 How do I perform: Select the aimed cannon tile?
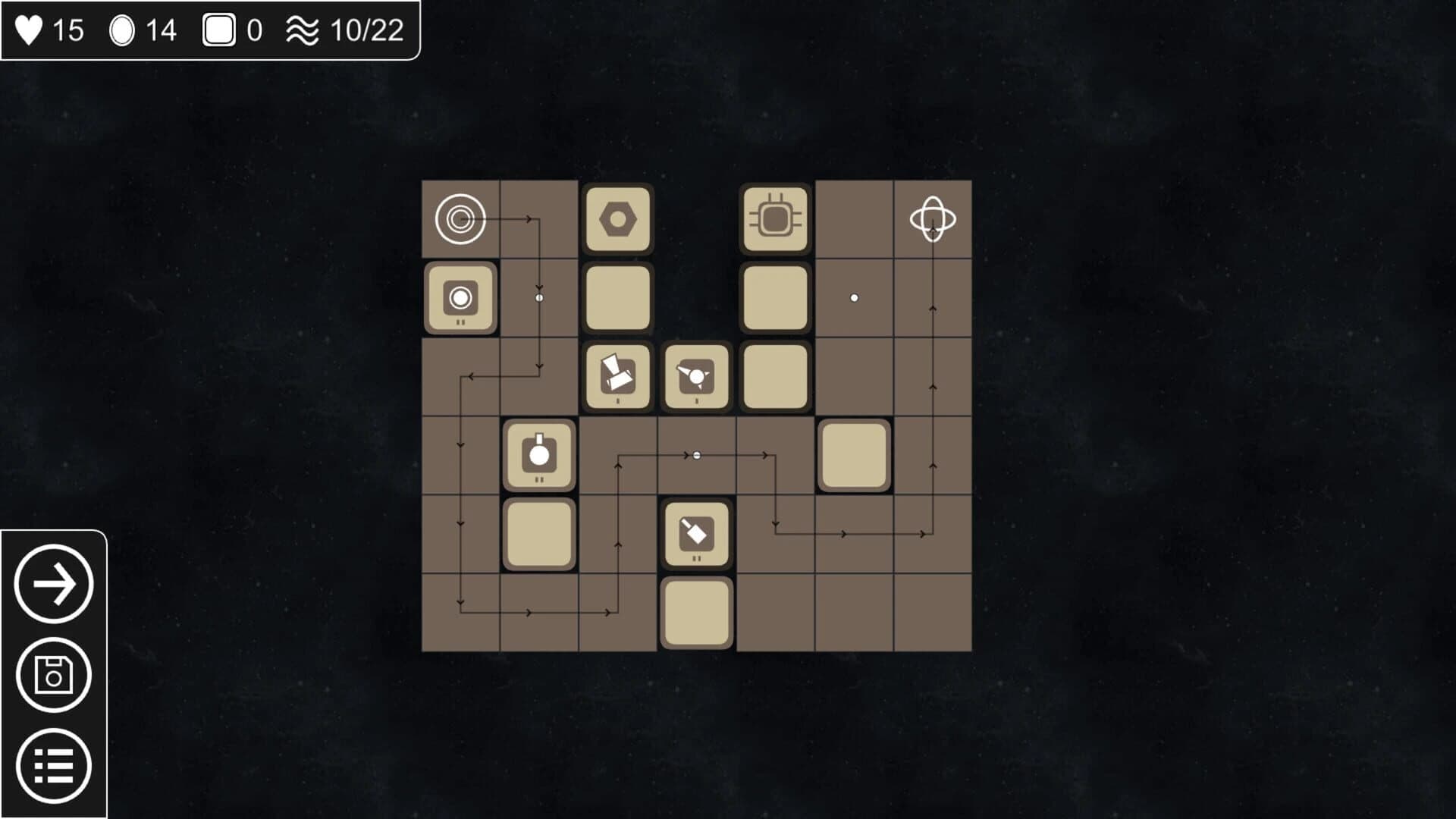point(695,377)
